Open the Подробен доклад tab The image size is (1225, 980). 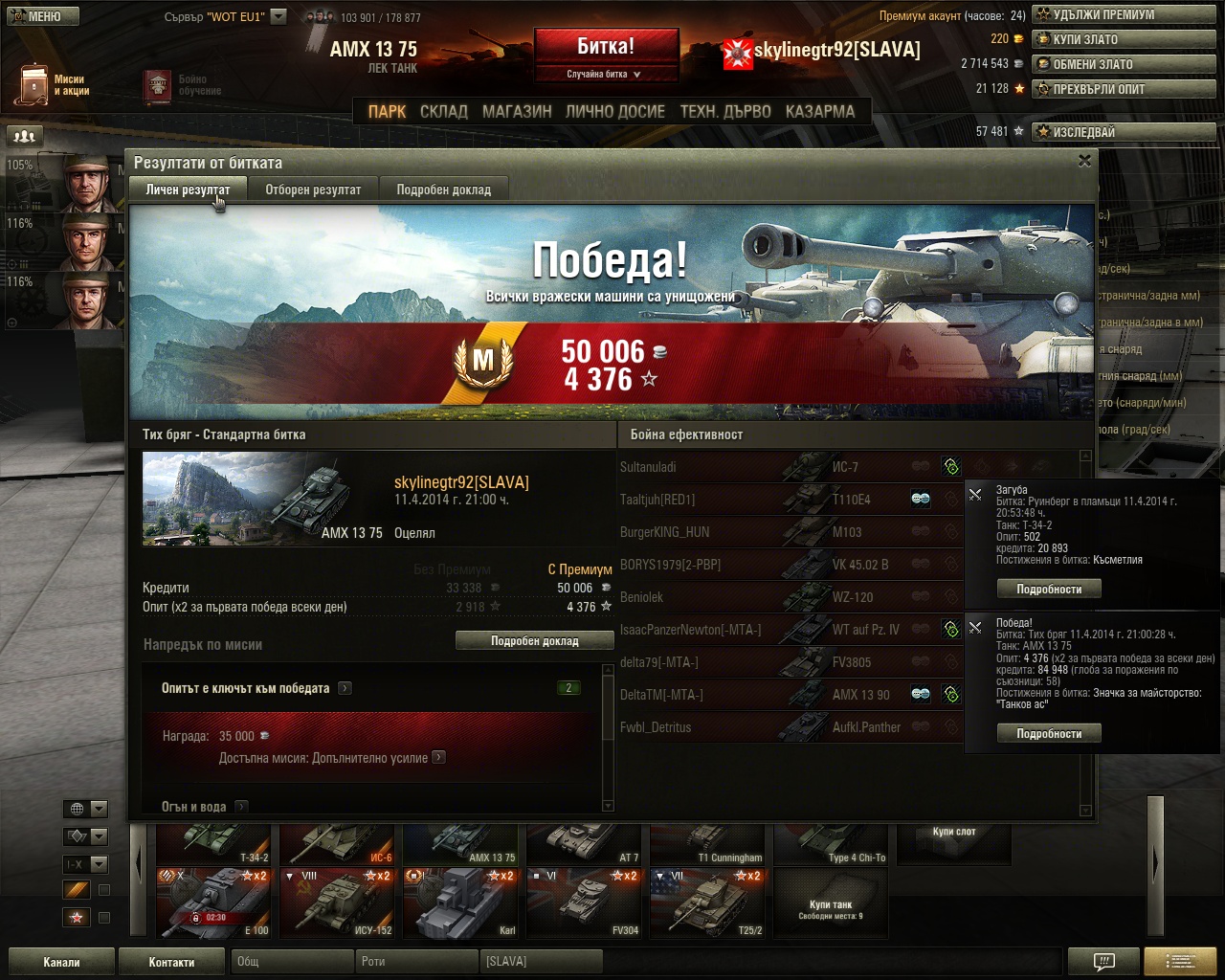coord(443,189)
